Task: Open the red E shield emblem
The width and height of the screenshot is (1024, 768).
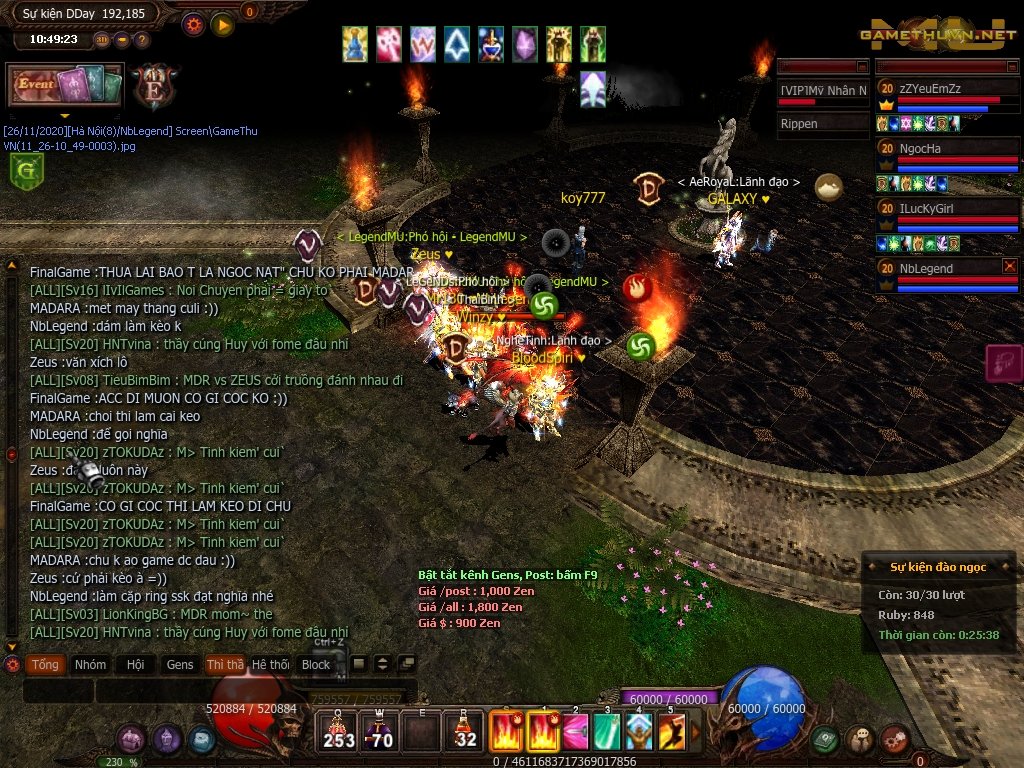Action: click(155, 86)
